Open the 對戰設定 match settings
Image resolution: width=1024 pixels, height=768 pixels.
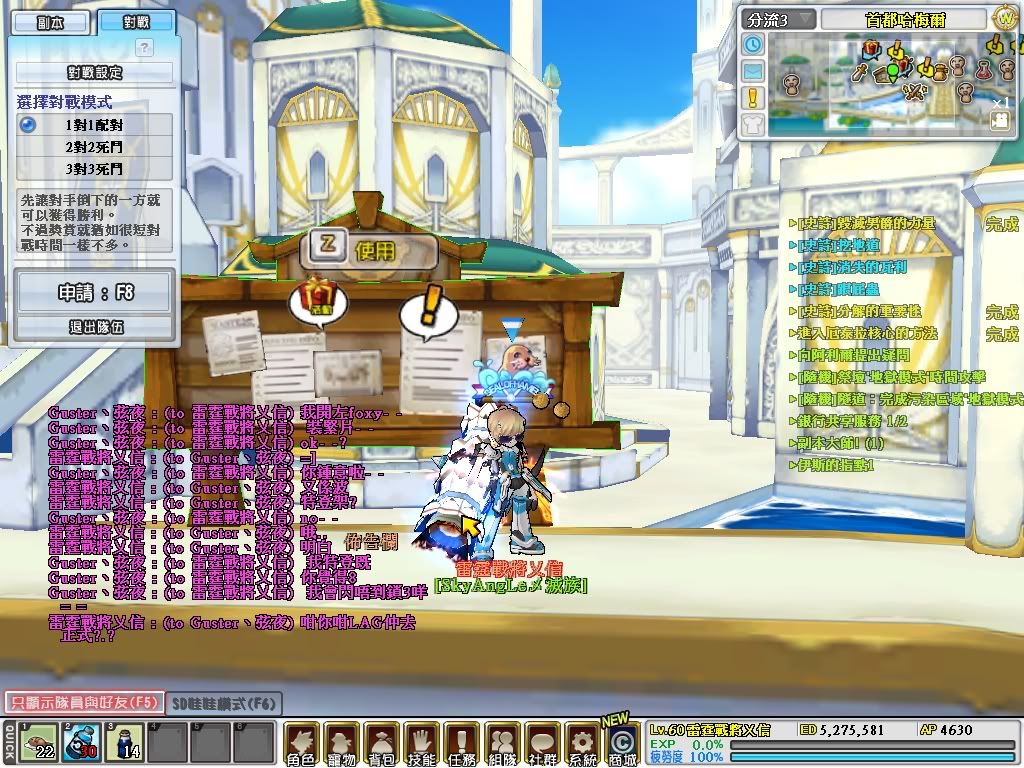click(95, 73)
